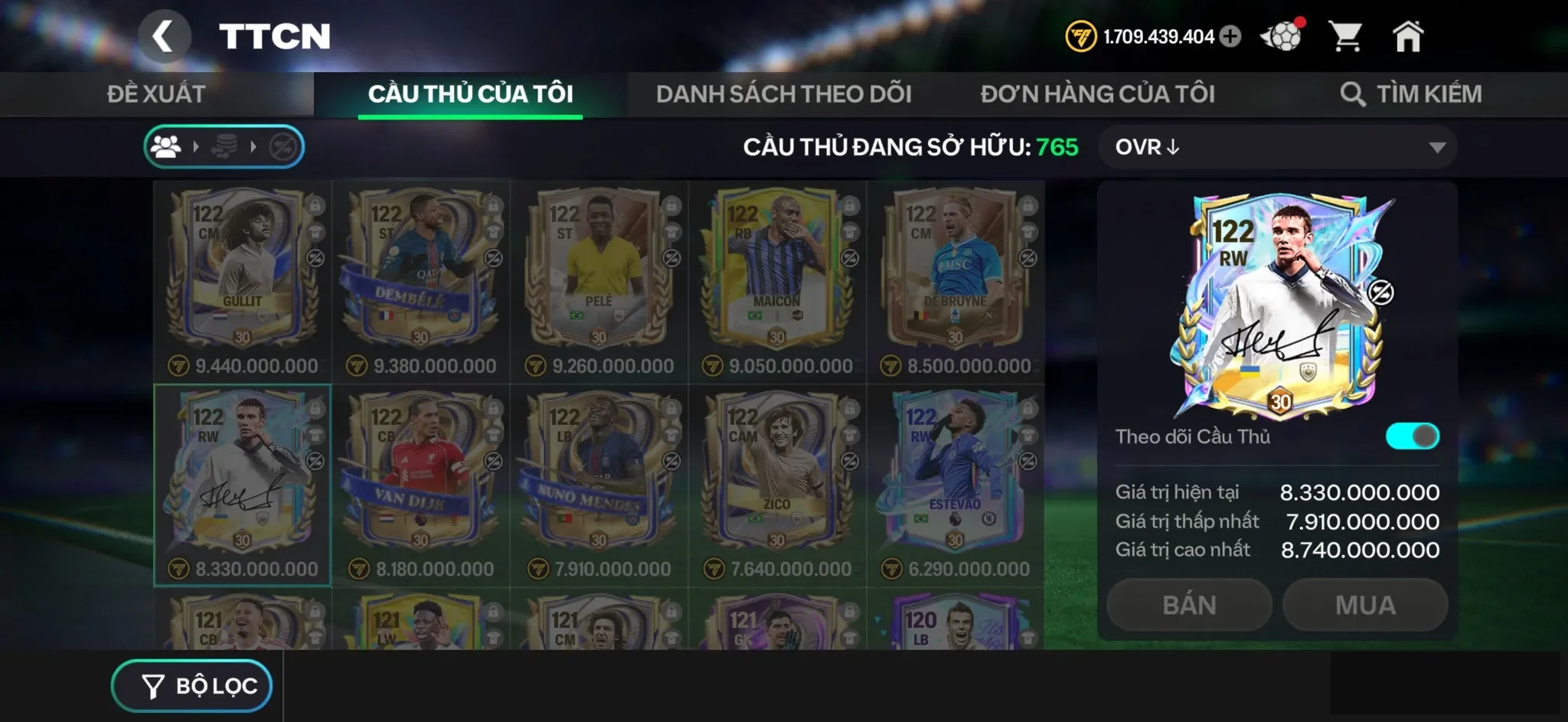The height and width of the screenshot is (722, 1568).
Task: Open the football notifications icon with red badge
Action: pyautogui.click(x=1282, y=34)
